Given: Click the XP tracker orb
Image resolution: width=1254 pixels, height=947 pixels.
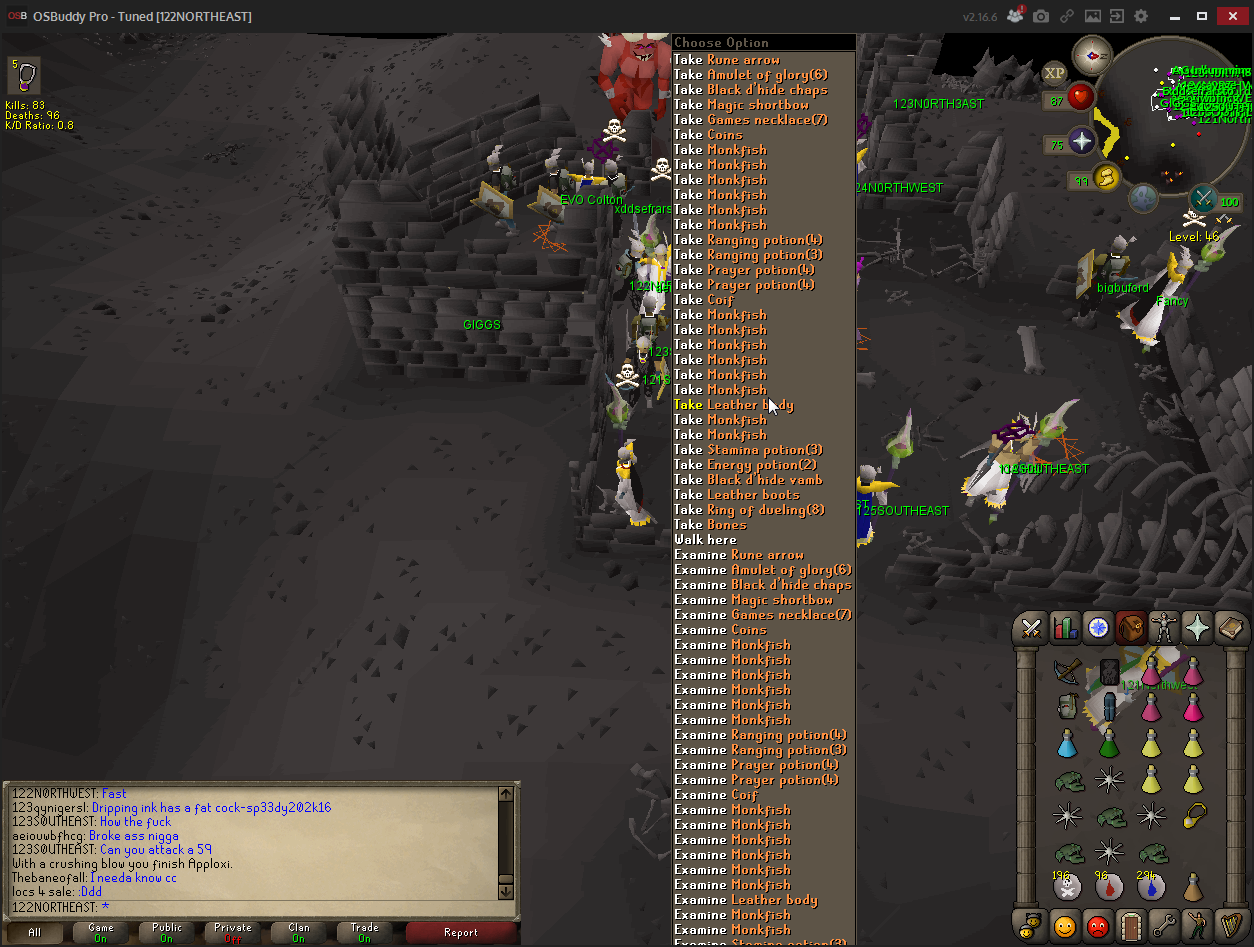Looking at the screenshot, I should tap(1054, 72).
